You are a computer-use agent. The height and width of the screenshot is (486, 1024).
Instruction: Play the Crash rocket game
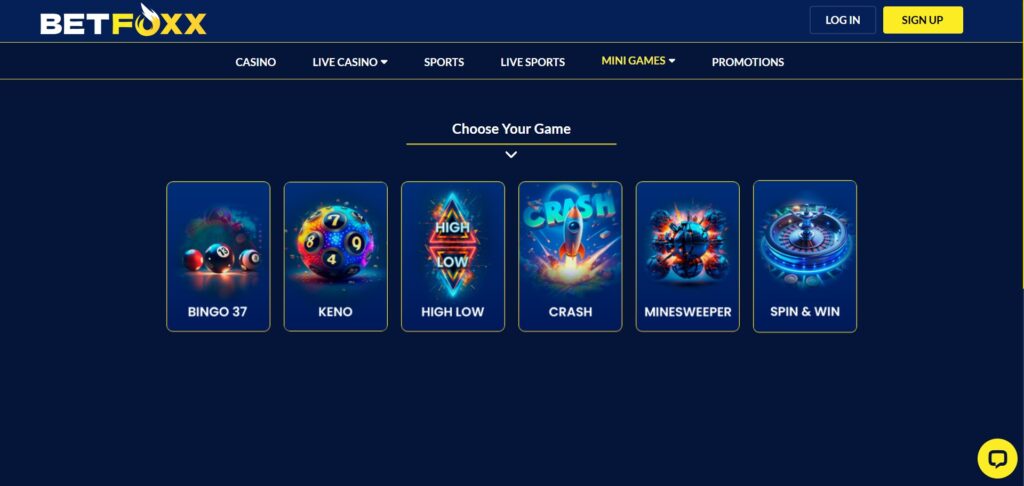(570, 256)
